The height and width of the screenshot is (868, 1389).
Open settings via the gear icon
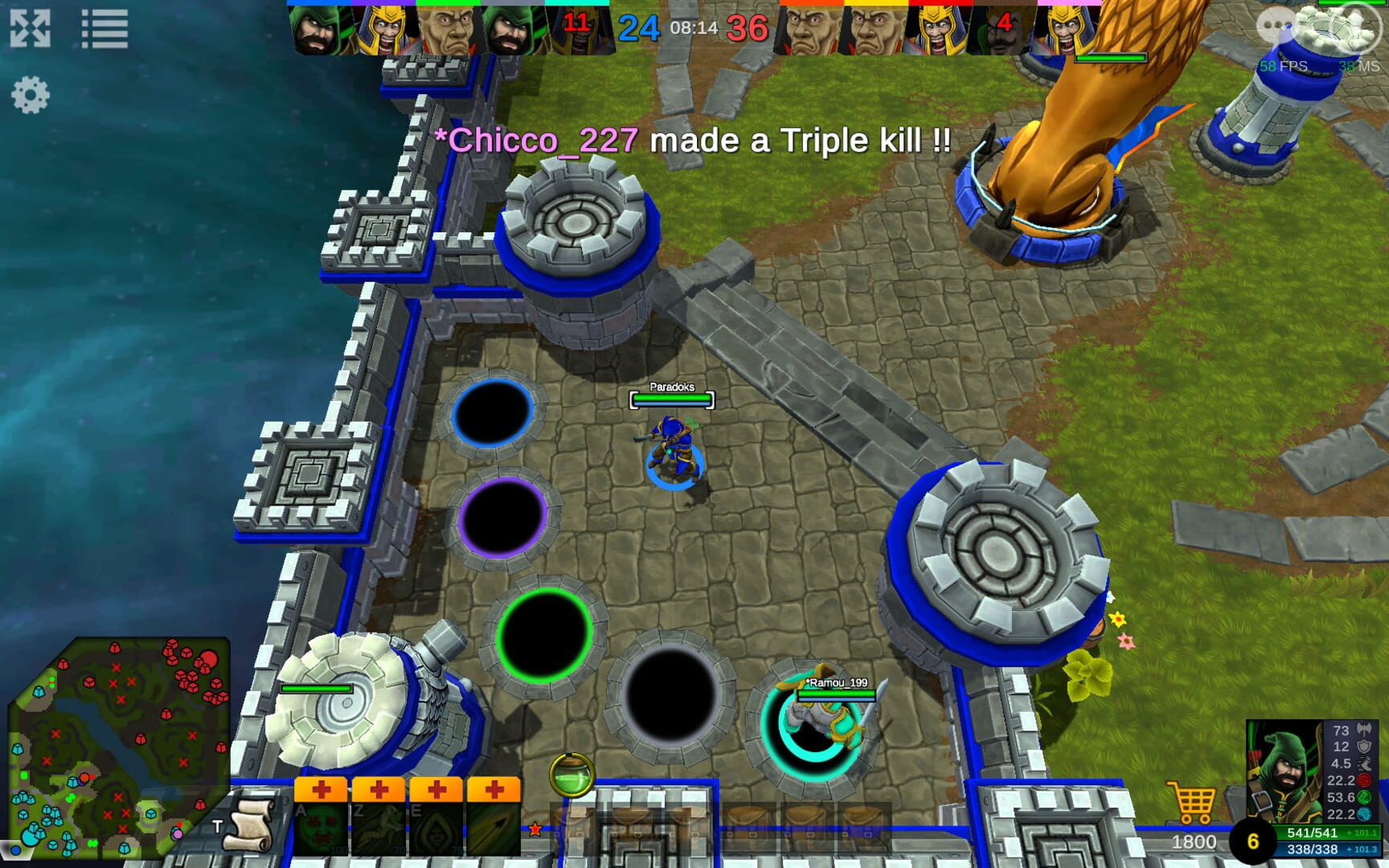[x=31, y=95]
